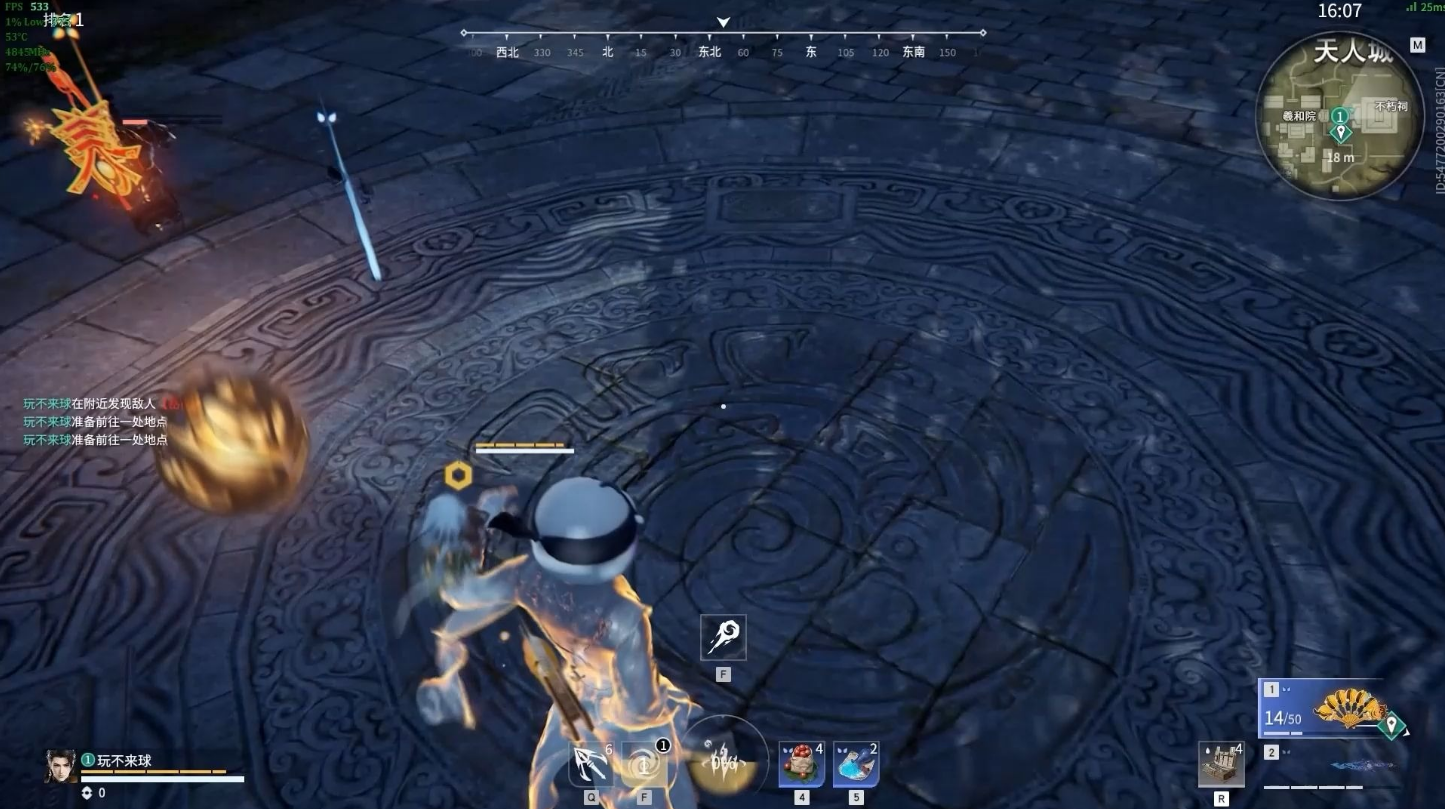The width and height of the screenshot is (1445, 809).
Task: Click the fireball skill icon above the hotbar
Action: (x=723, y=637)
